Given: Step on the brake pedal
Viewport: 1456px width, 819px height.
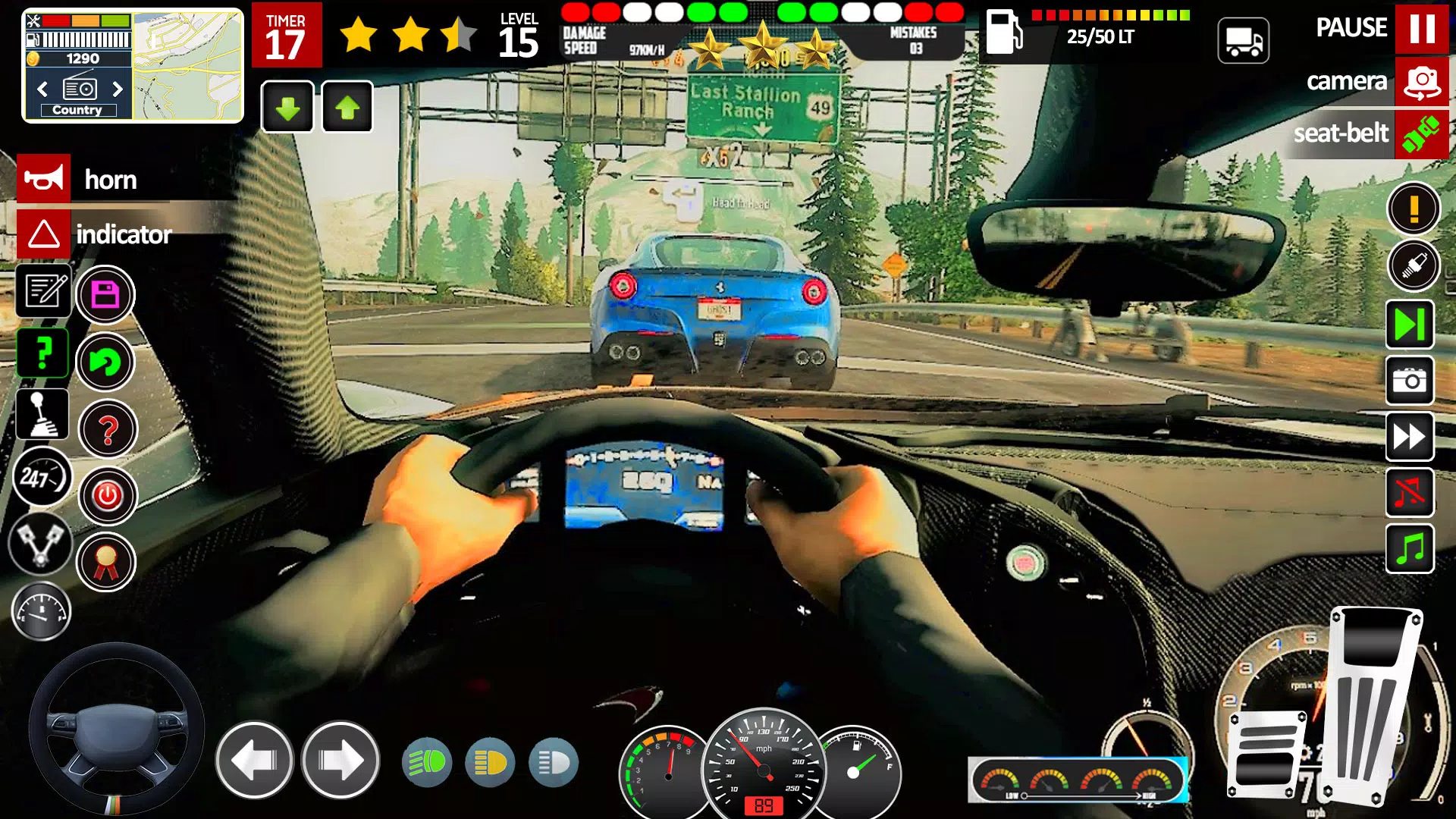Looking at the screenshot, I should click(x=1266, y=755).
